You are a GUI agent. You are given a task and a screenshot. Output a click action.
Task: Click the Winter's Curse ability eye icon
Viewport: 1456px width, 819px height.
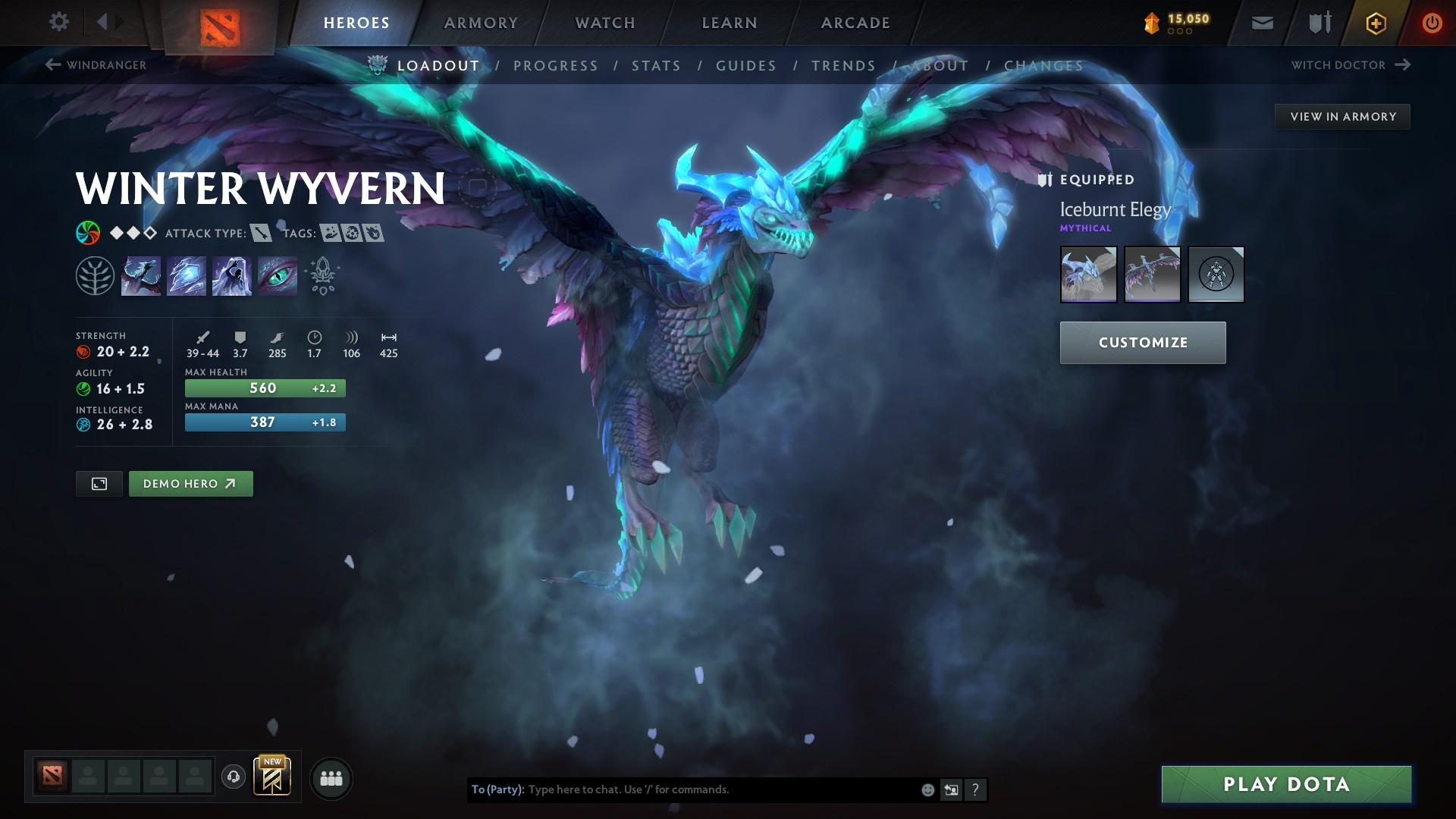click(x=277, y=275)
